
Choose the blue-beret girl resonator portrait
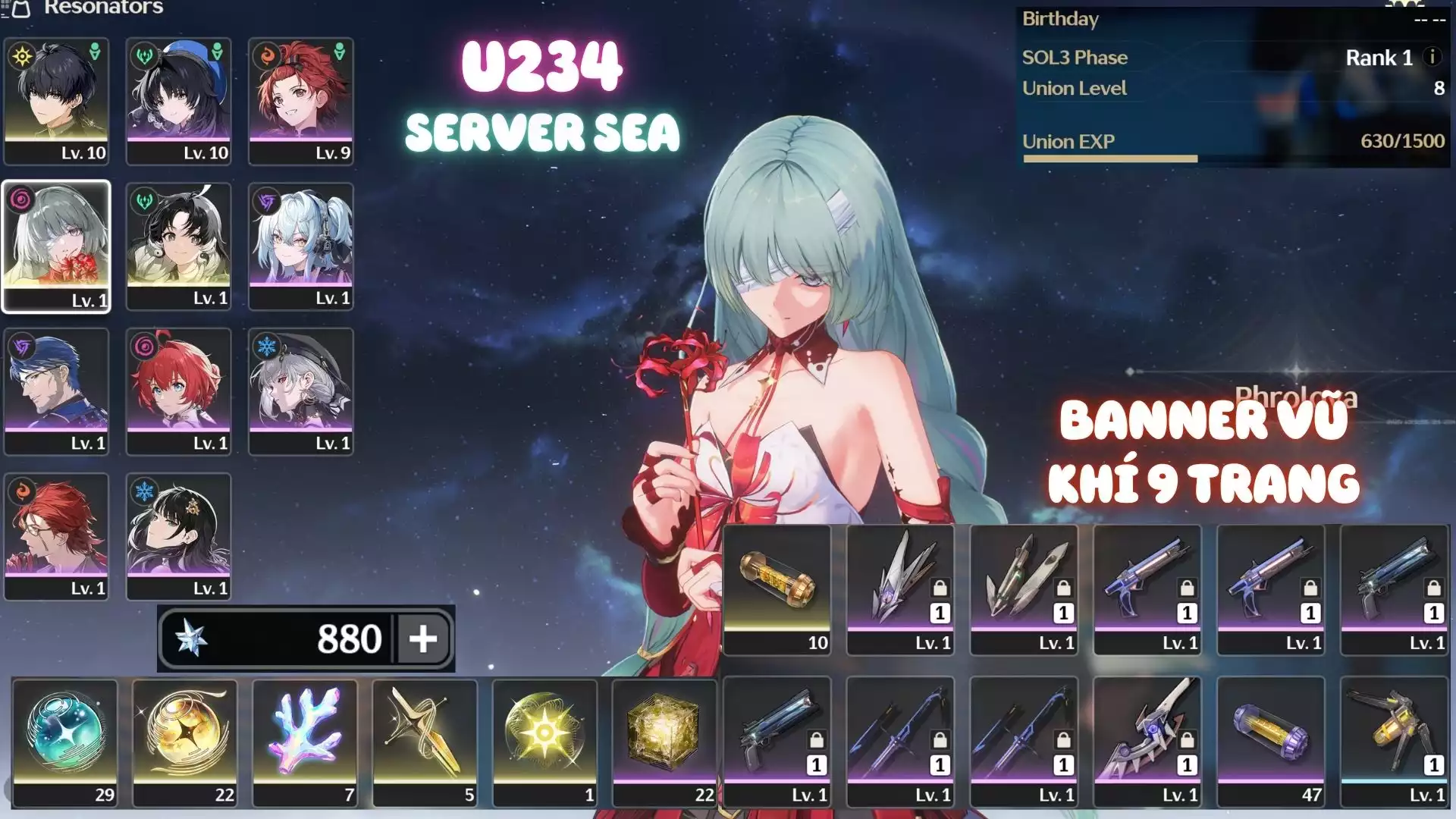coord(178,101)
